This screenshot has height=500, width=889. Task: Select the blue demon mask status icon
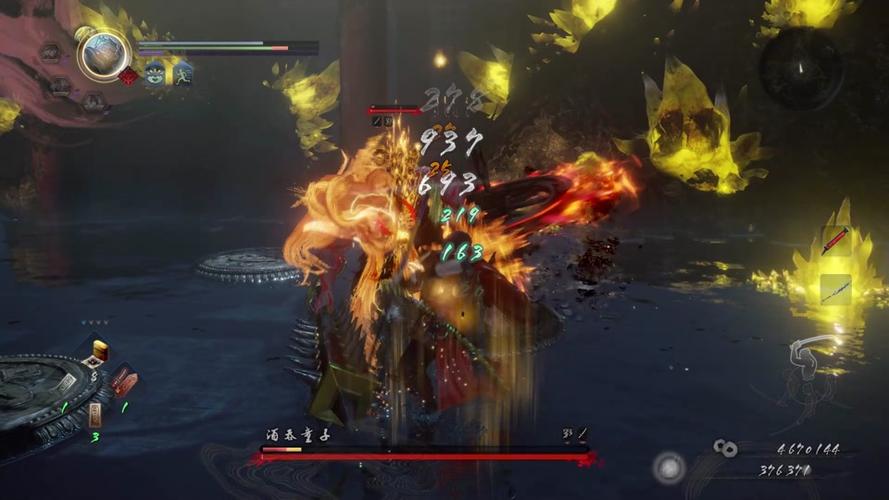click(x=156, y=74)
